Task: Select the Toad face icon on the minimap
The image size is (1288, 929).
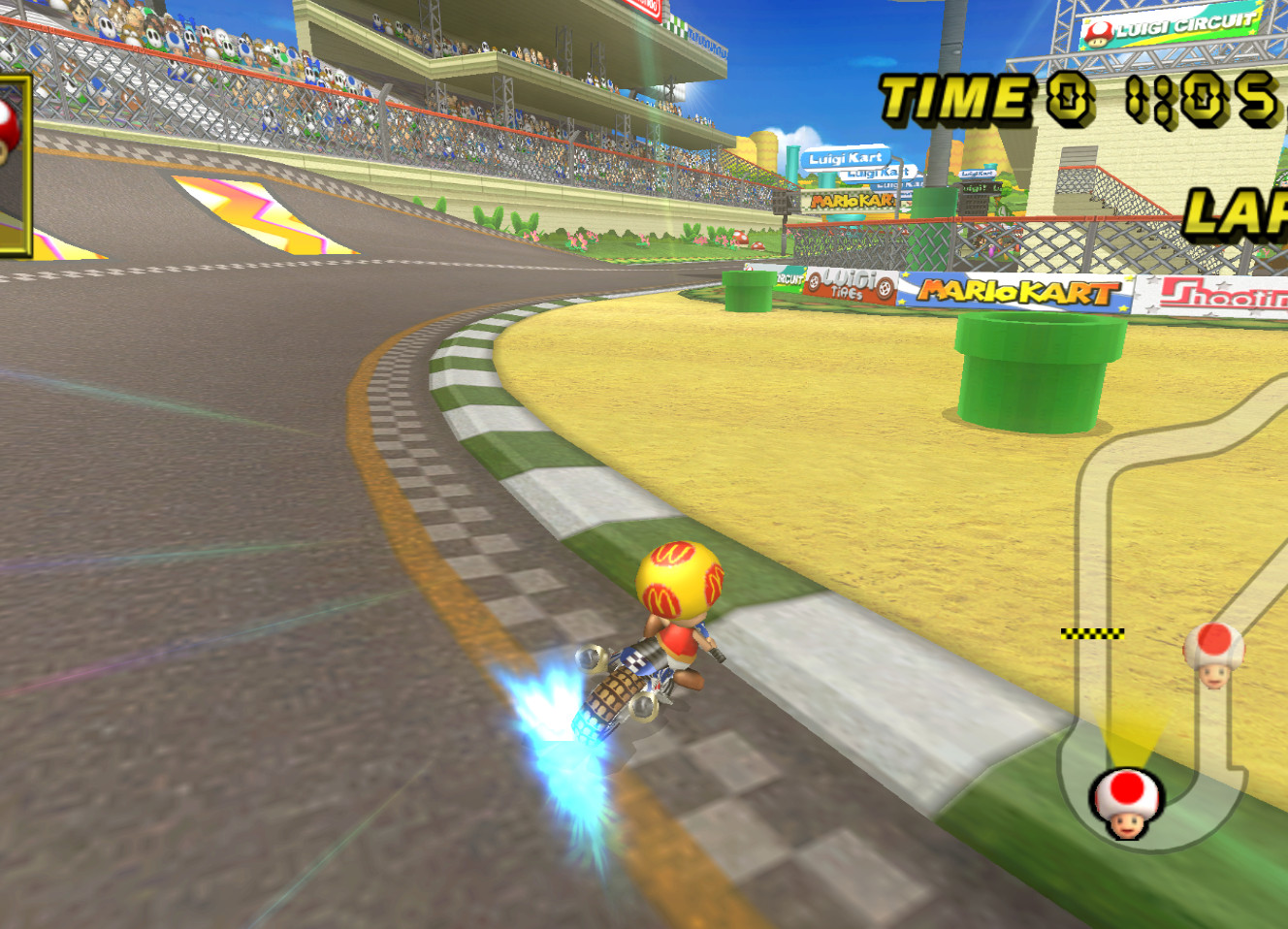Action: coord(1125,805)
